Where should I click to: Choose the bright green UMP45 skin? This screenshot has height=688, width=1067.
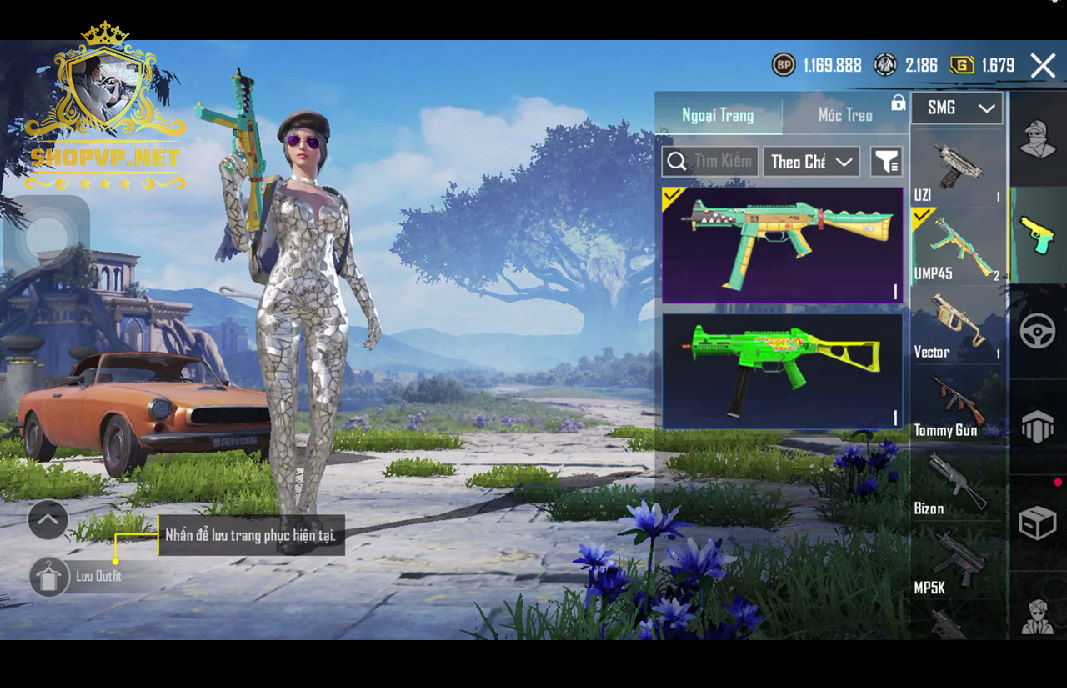(782, 371)
